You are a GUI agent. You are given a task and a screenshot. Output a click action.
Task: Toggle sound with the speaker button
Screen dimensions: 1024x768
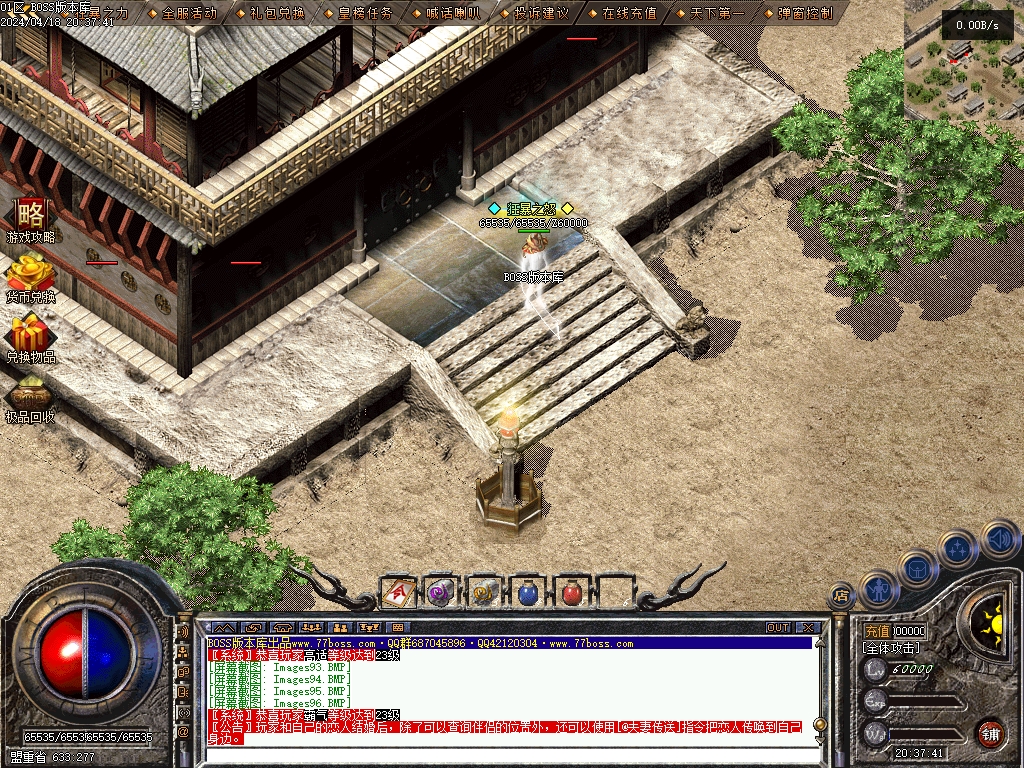(x=1000, y=539)
